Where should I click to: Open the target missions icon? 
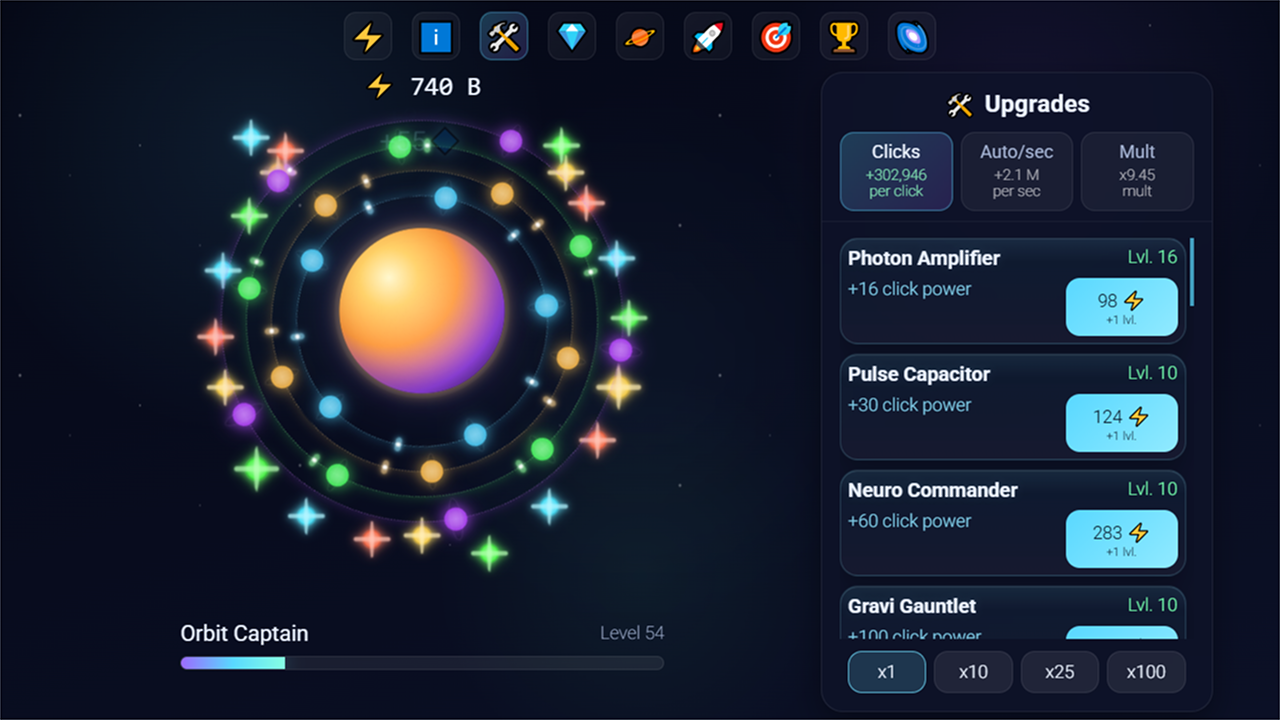point(775,36)
